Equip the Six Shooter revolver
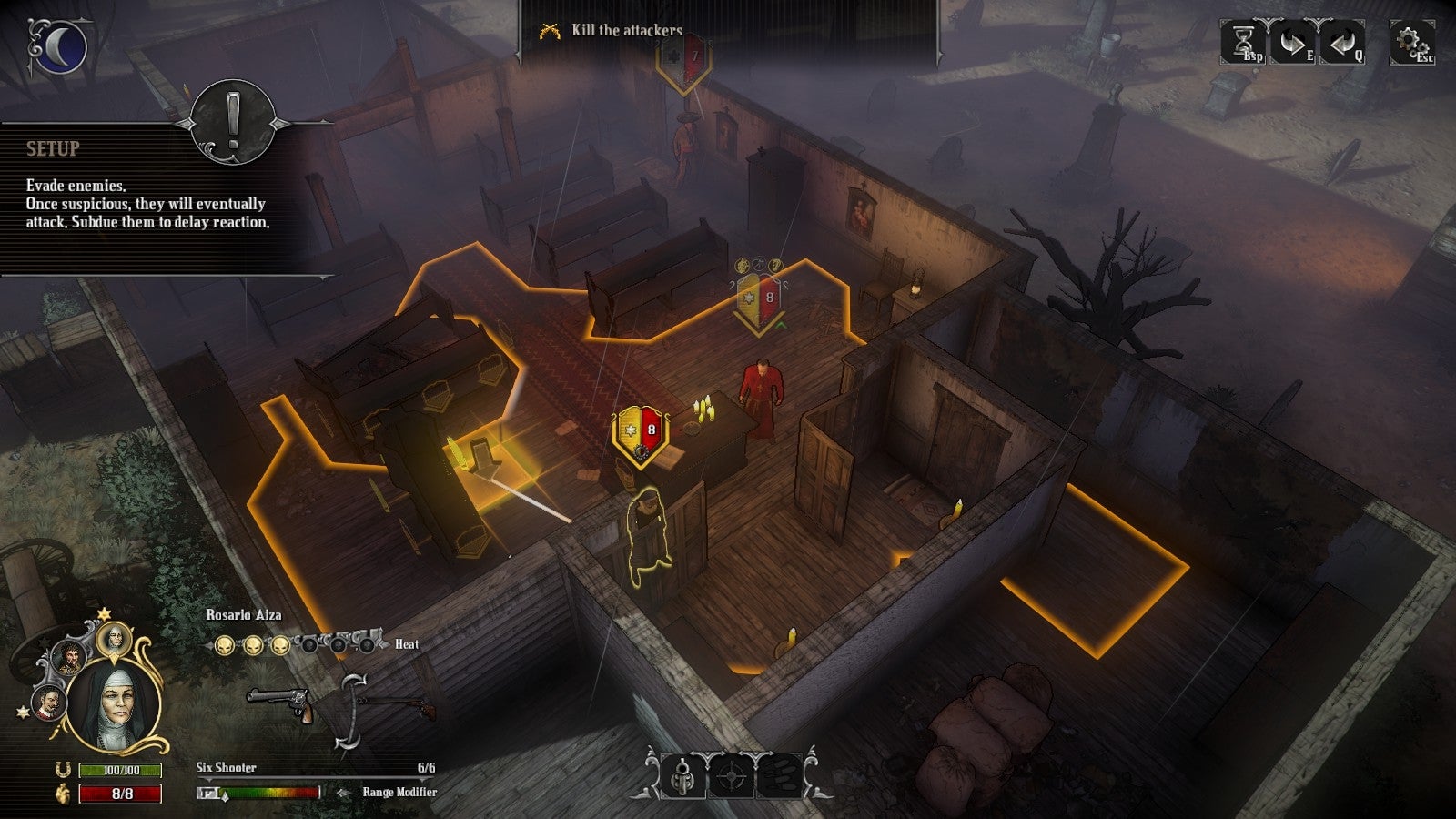1456x819 pixels. [279, 703]
